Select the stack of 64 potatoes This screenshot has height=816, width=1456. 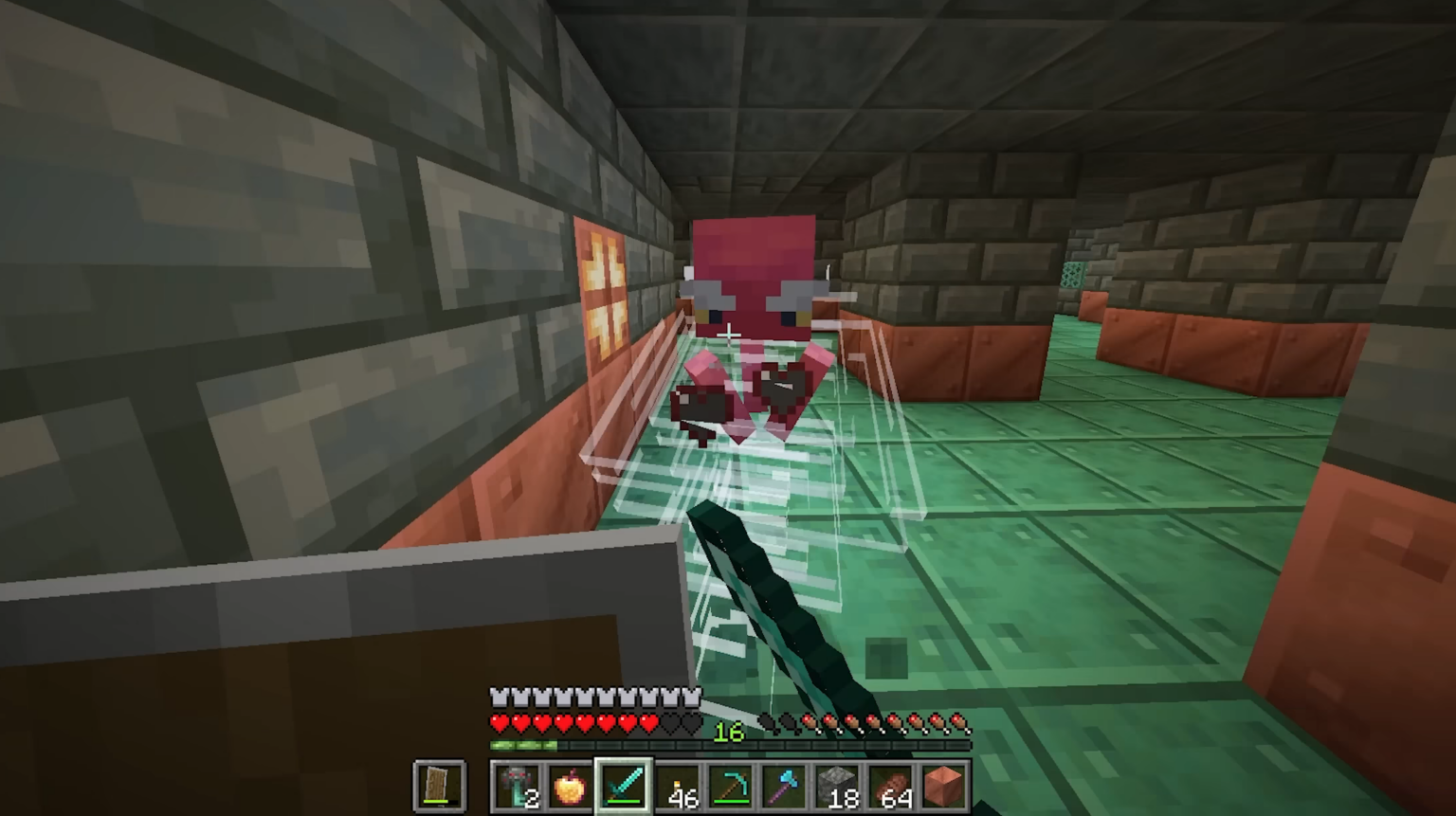(890, 787)
